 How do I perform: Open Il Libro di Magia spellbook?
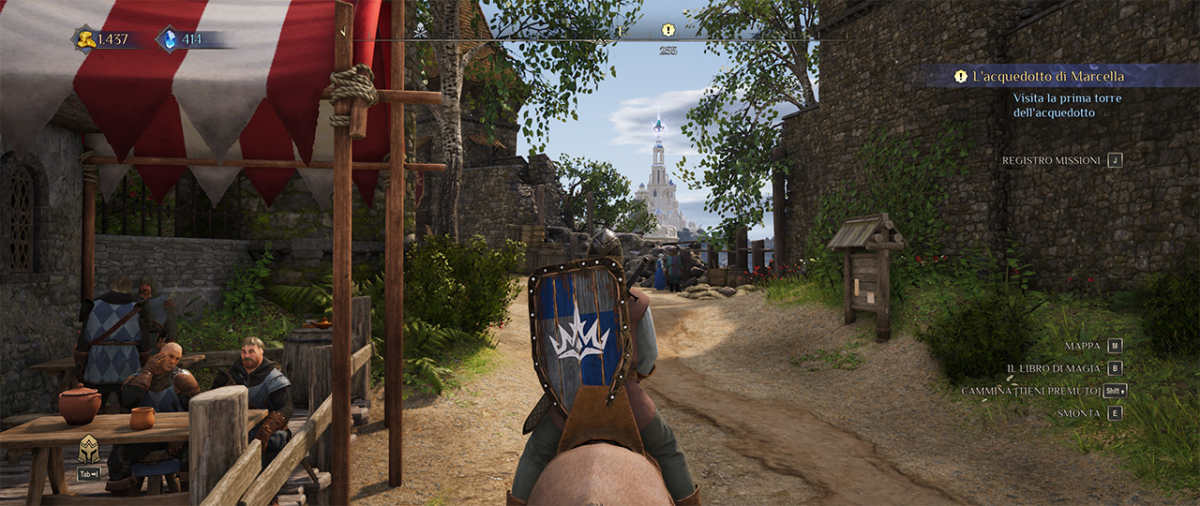[x=1054, y=368]
